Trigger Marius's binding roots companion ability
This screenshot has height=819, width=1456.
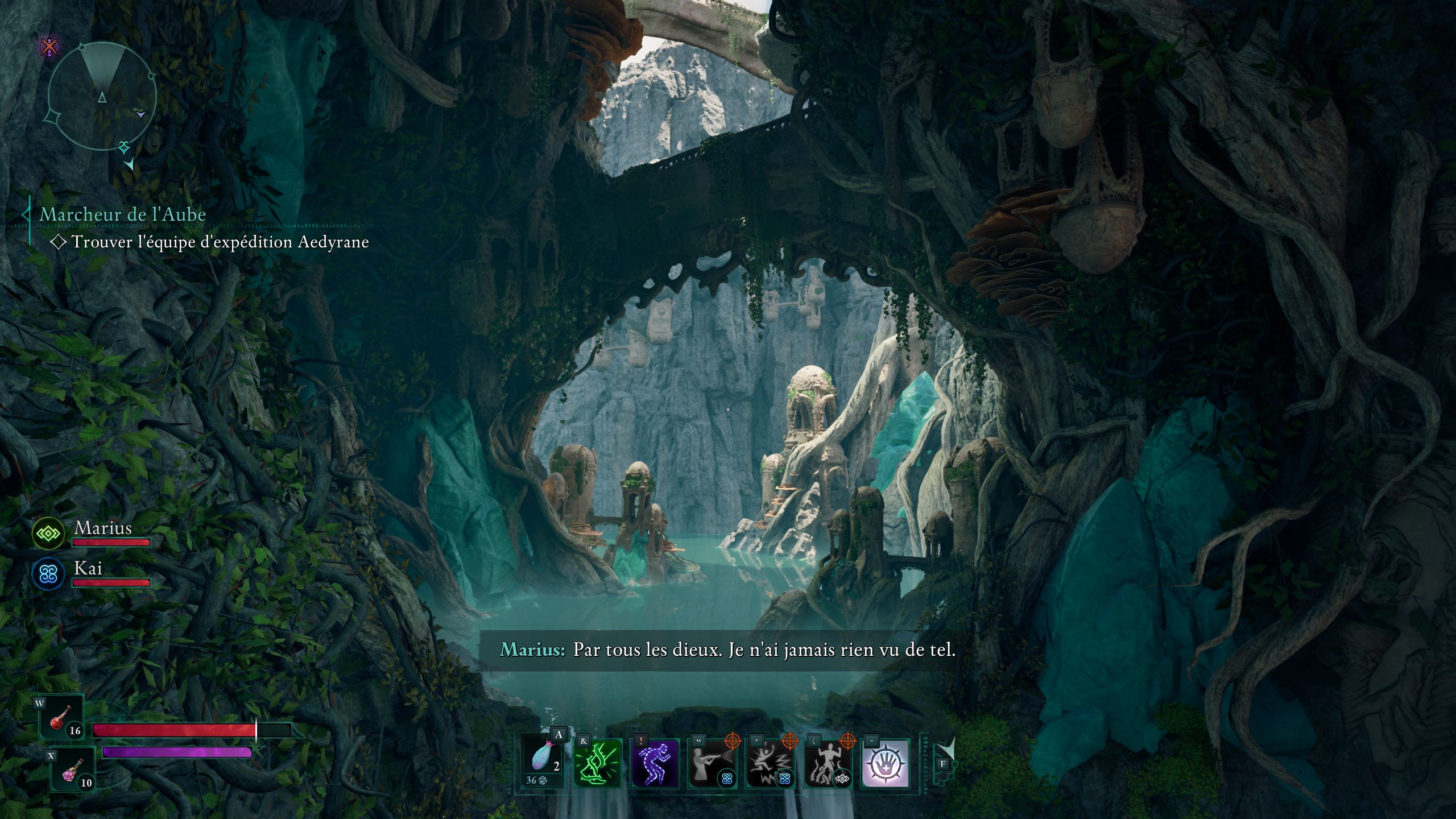tap(828, 763)
